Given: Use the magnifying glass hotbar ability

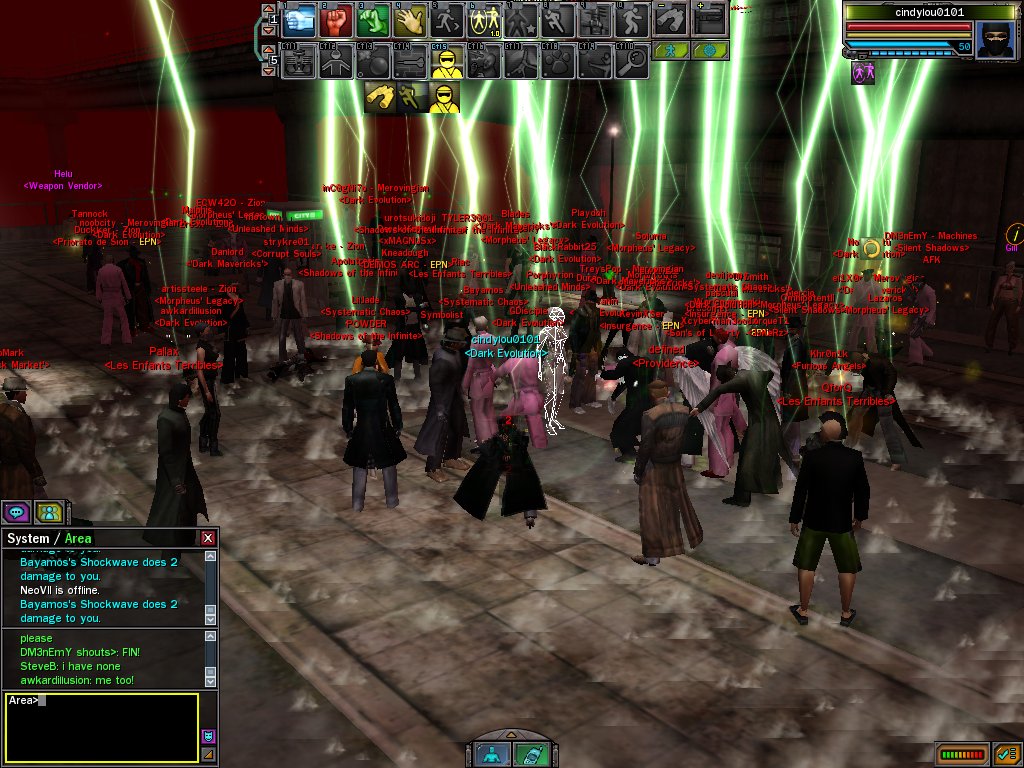Looking at the screenshot, I should [x=631, y=62].
